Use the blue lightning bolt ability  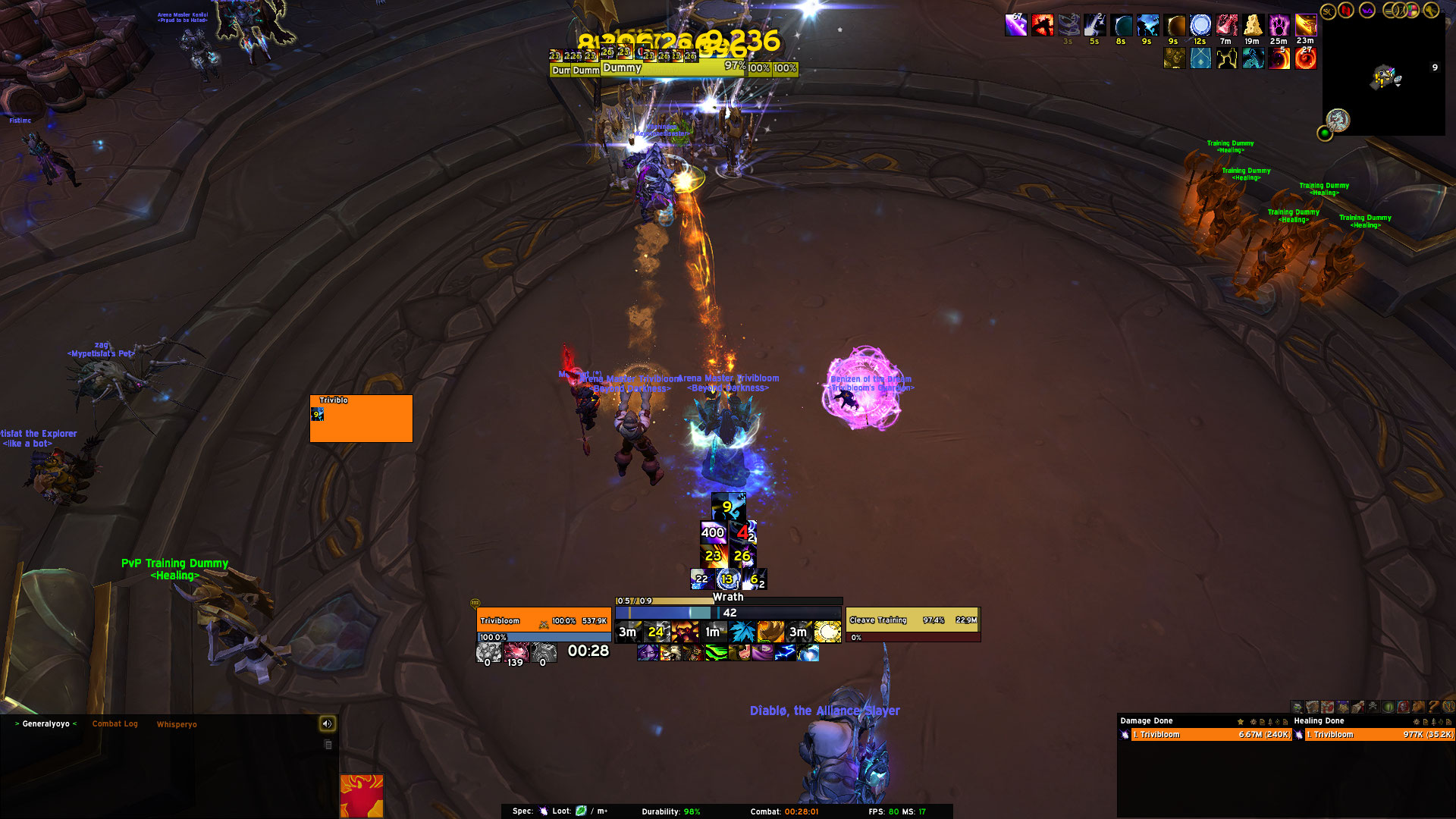[x=785, y=653]
